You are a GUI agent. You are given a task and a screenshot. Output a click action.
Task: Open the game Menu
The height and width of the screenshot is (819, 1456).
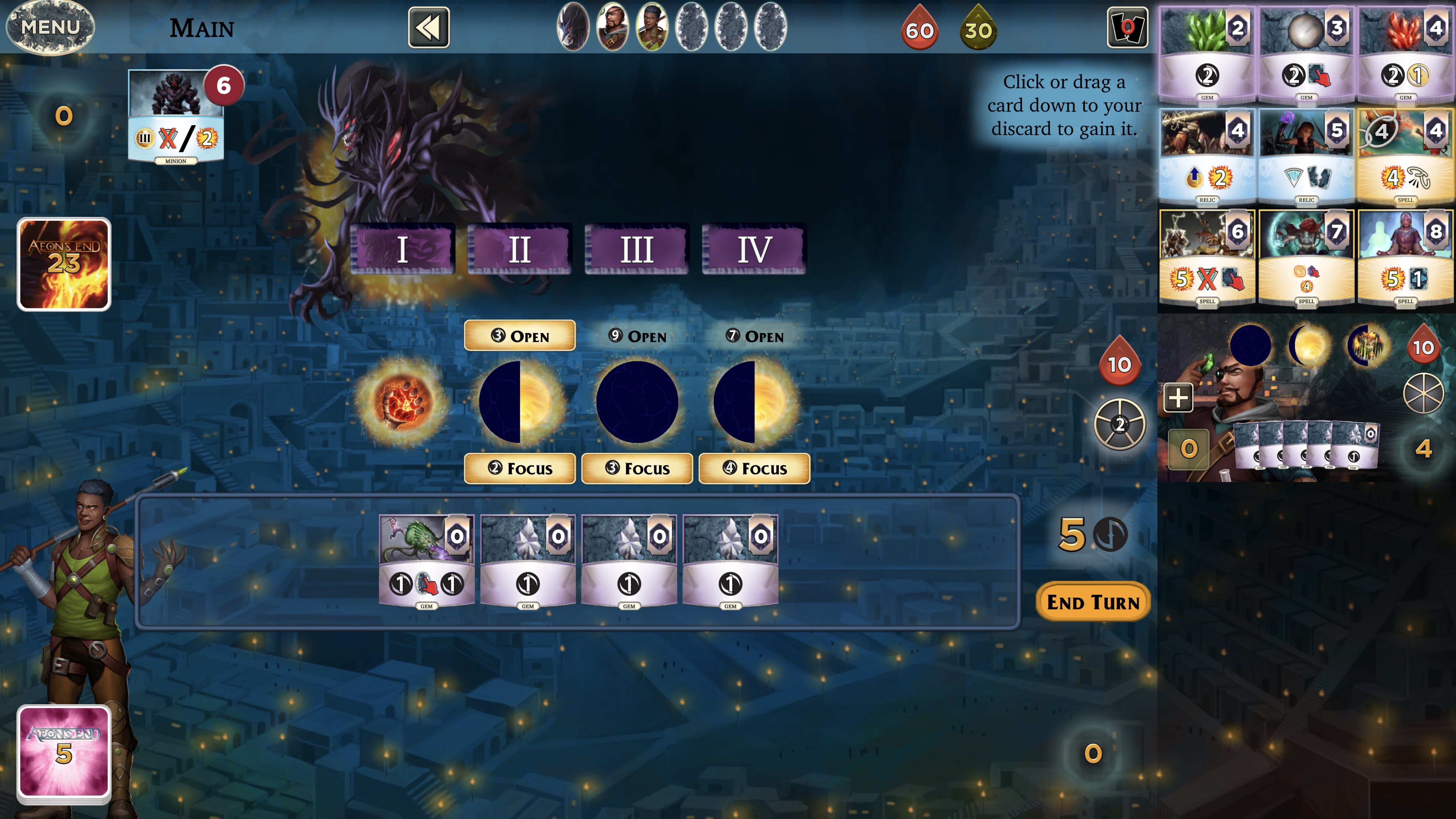coord(50,27)
